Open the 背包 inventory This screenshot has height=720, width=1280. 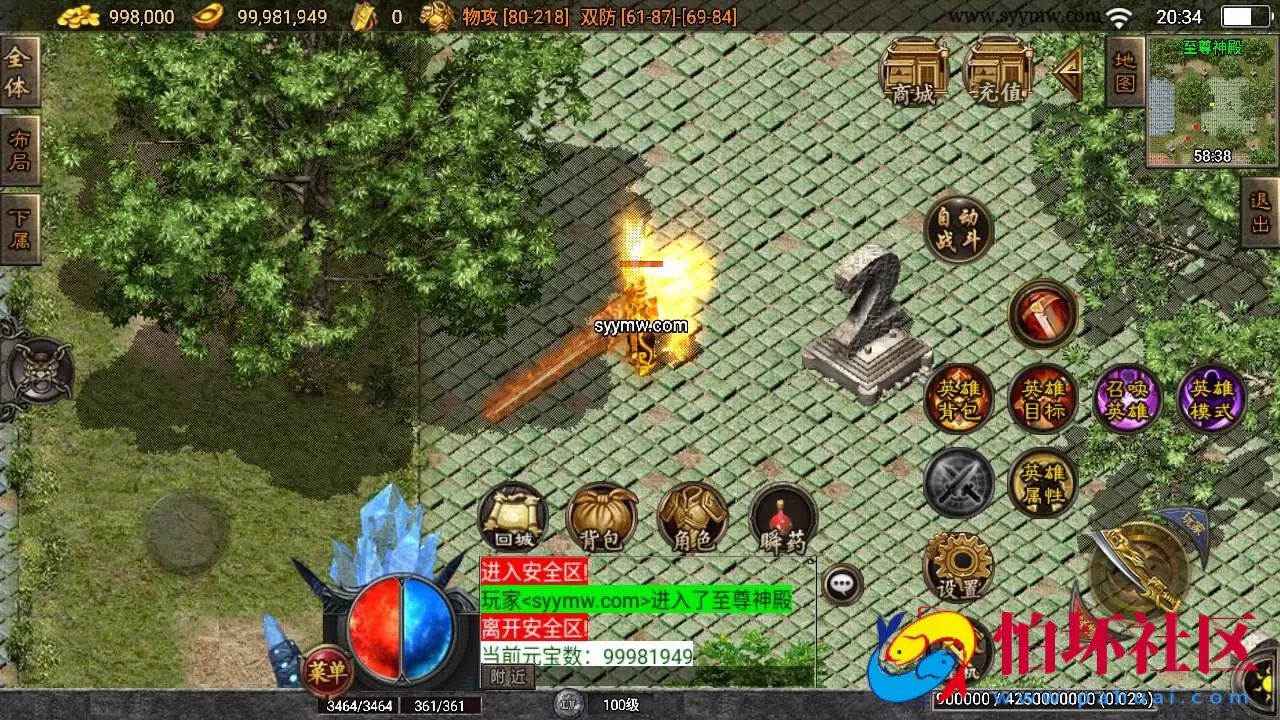(x=602, y=517)
